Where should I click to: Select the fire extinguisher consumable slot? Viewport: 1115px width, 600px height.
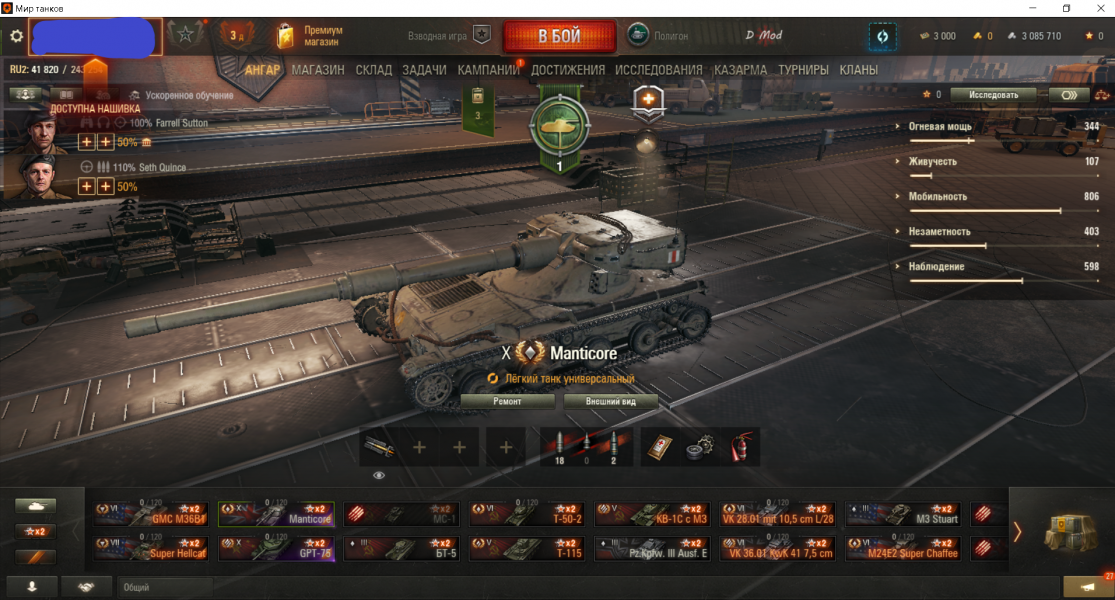740,446
